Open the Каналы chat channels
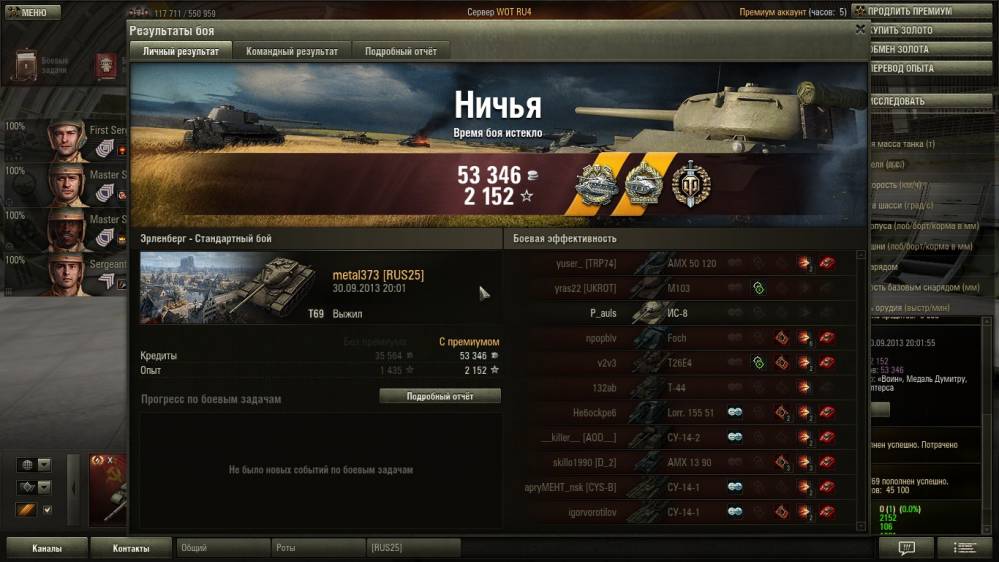The width and height of the screenshot is (999, 562). point(46,548)
